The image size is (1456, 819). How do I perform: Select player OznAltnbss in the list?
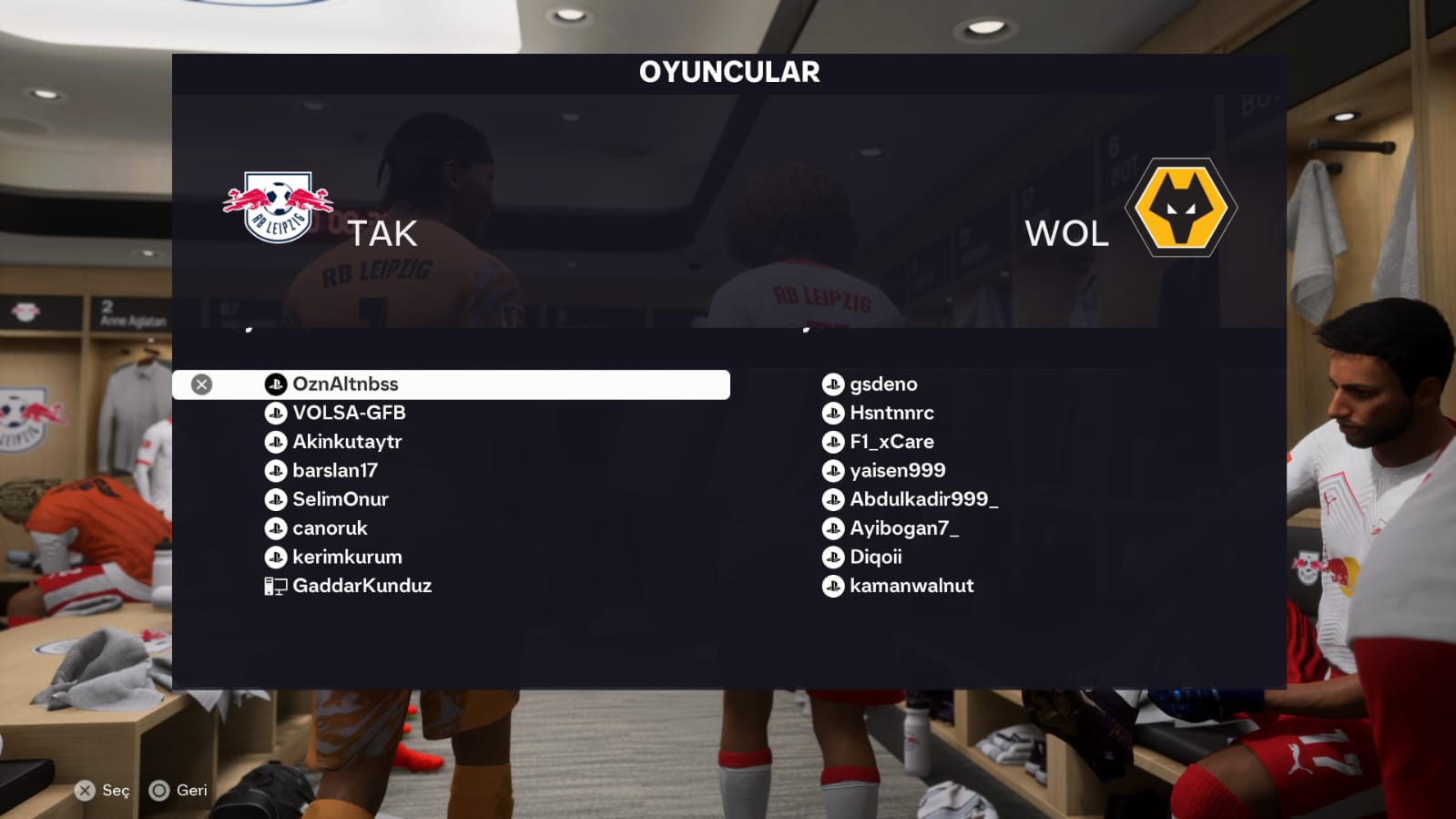pos(345,384)
